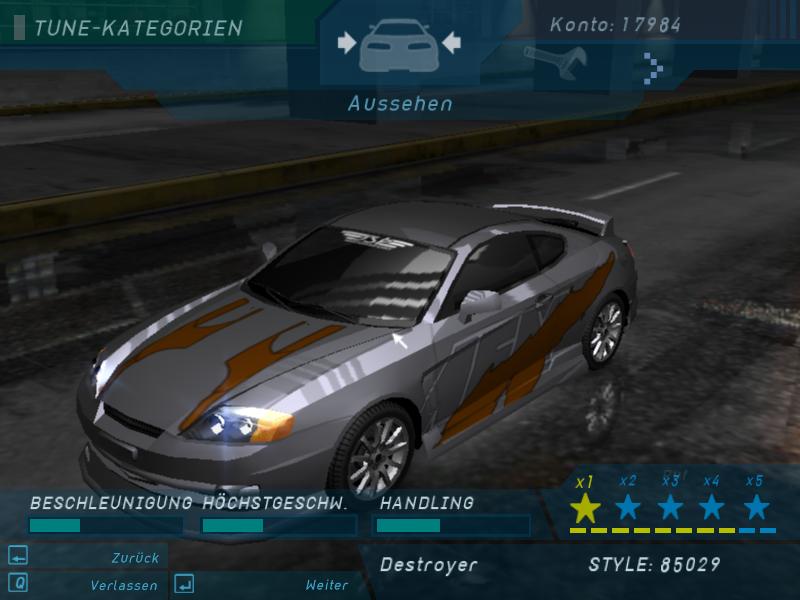Choose Verlassen to exit the menu
800x600 pixels.
coord(123,585)
